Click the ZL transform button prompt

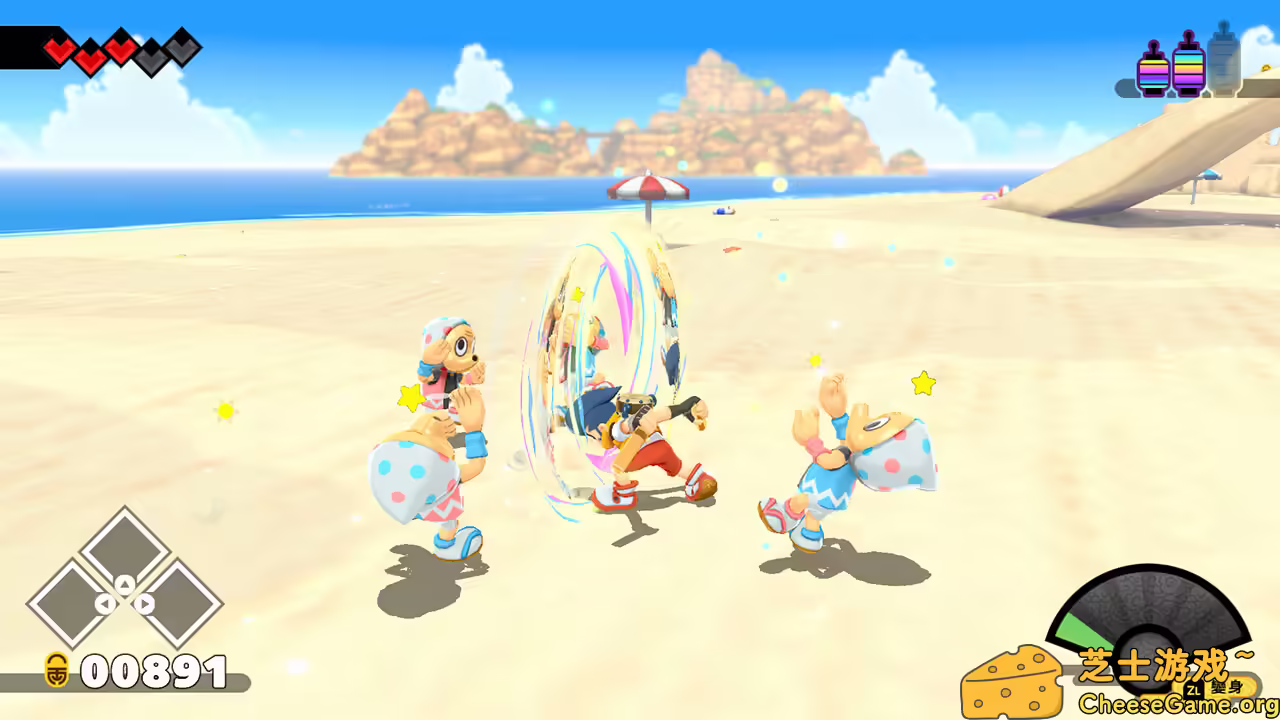coord(1194,690)
